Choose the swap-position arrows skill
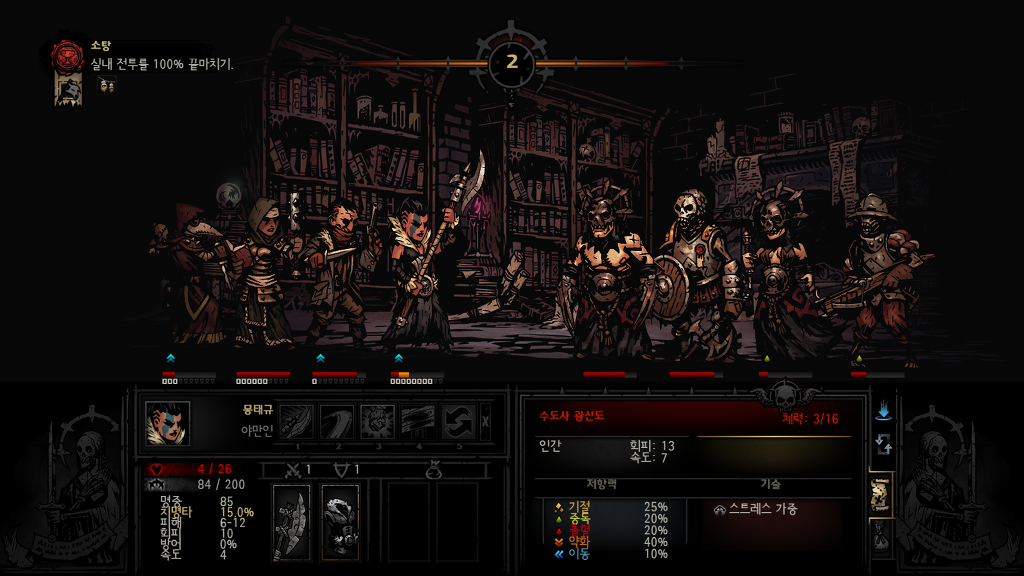The image size is (1024, 576). [457, 422]
